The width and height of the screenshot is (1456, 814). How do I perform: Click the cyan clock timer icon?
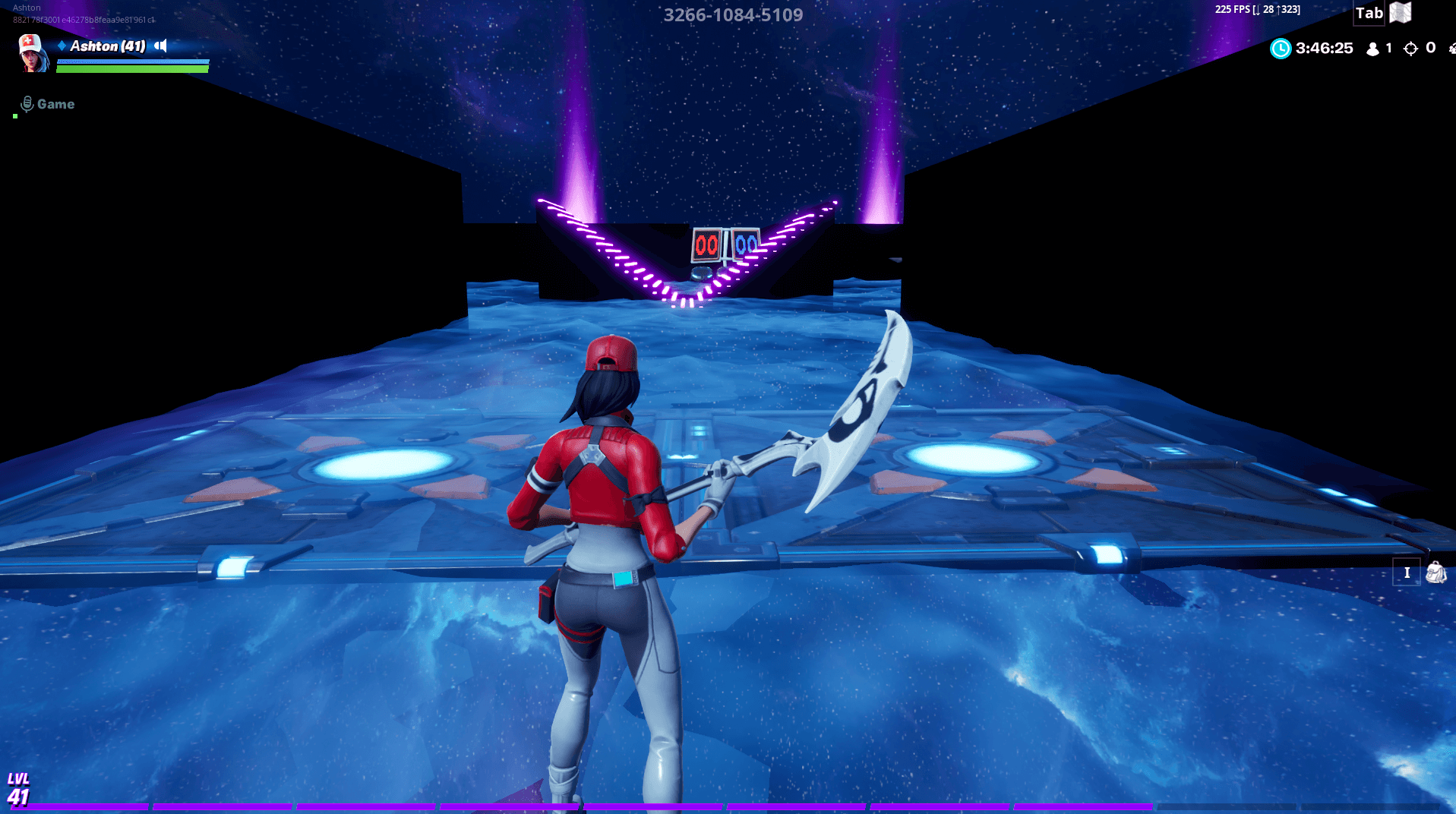pyautogui.click(x=1281, y=48)
